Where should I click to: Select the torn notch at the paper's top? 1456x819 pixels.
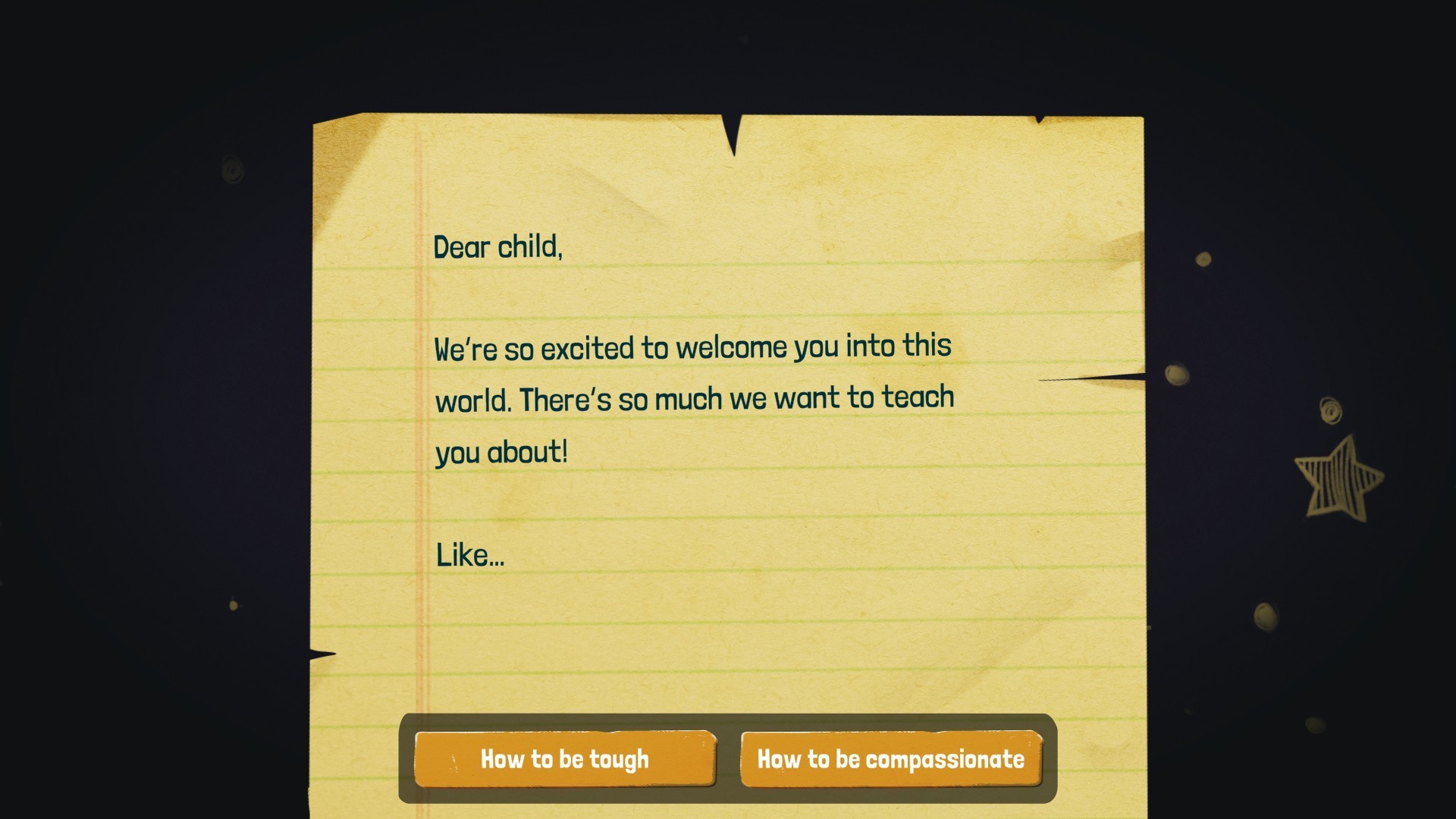click(x=732, y=133)
